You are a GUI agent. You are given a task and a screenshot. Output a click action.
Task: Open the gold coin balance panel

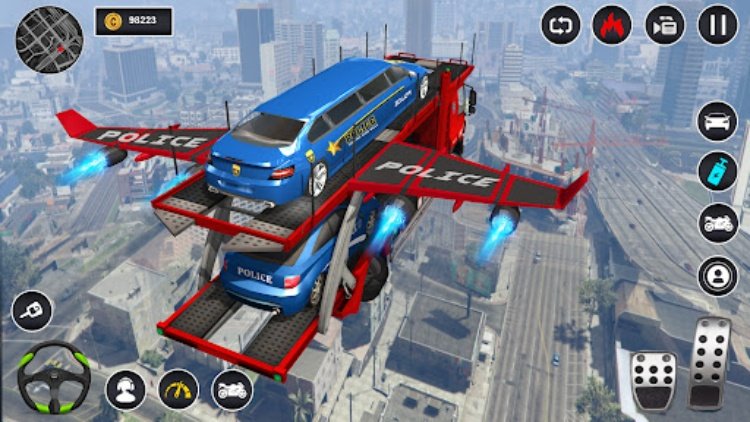(134, 22)
